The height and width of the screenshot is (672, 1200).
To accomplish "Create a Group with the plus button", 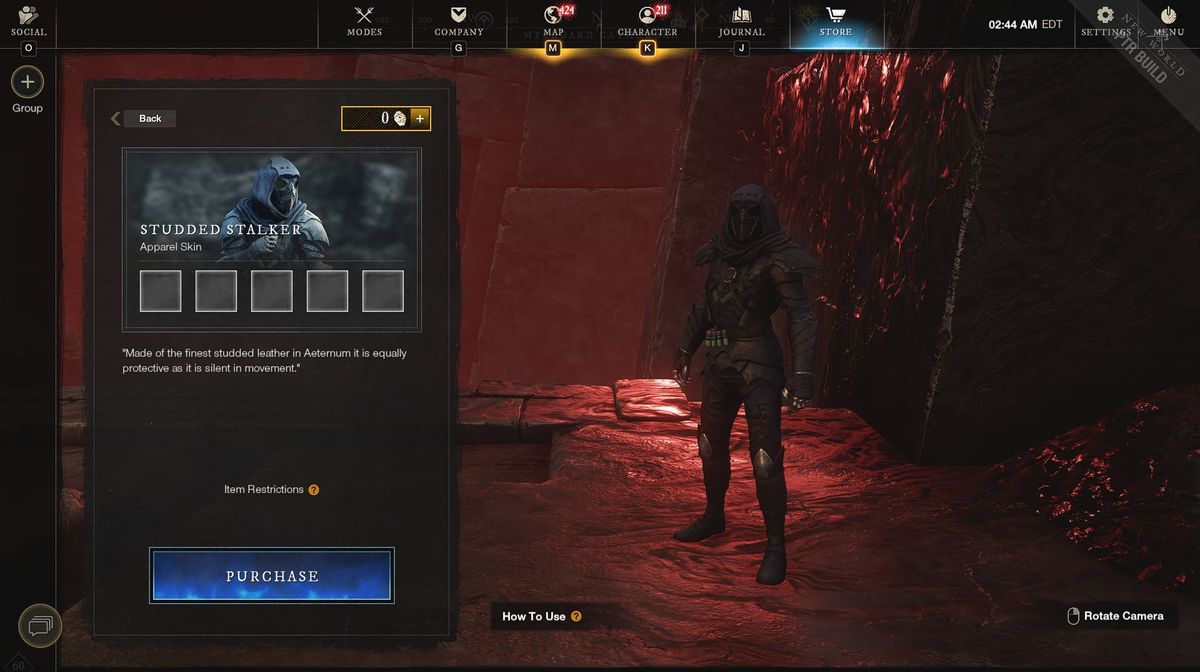I will click(x=27, y=82).
